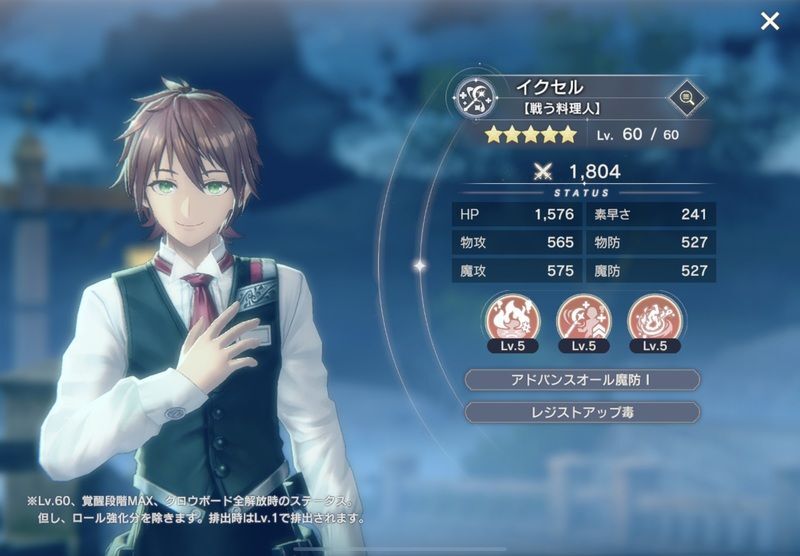
Task: Show the レジストアップ毒 passive details
Action: pos(583,412)
